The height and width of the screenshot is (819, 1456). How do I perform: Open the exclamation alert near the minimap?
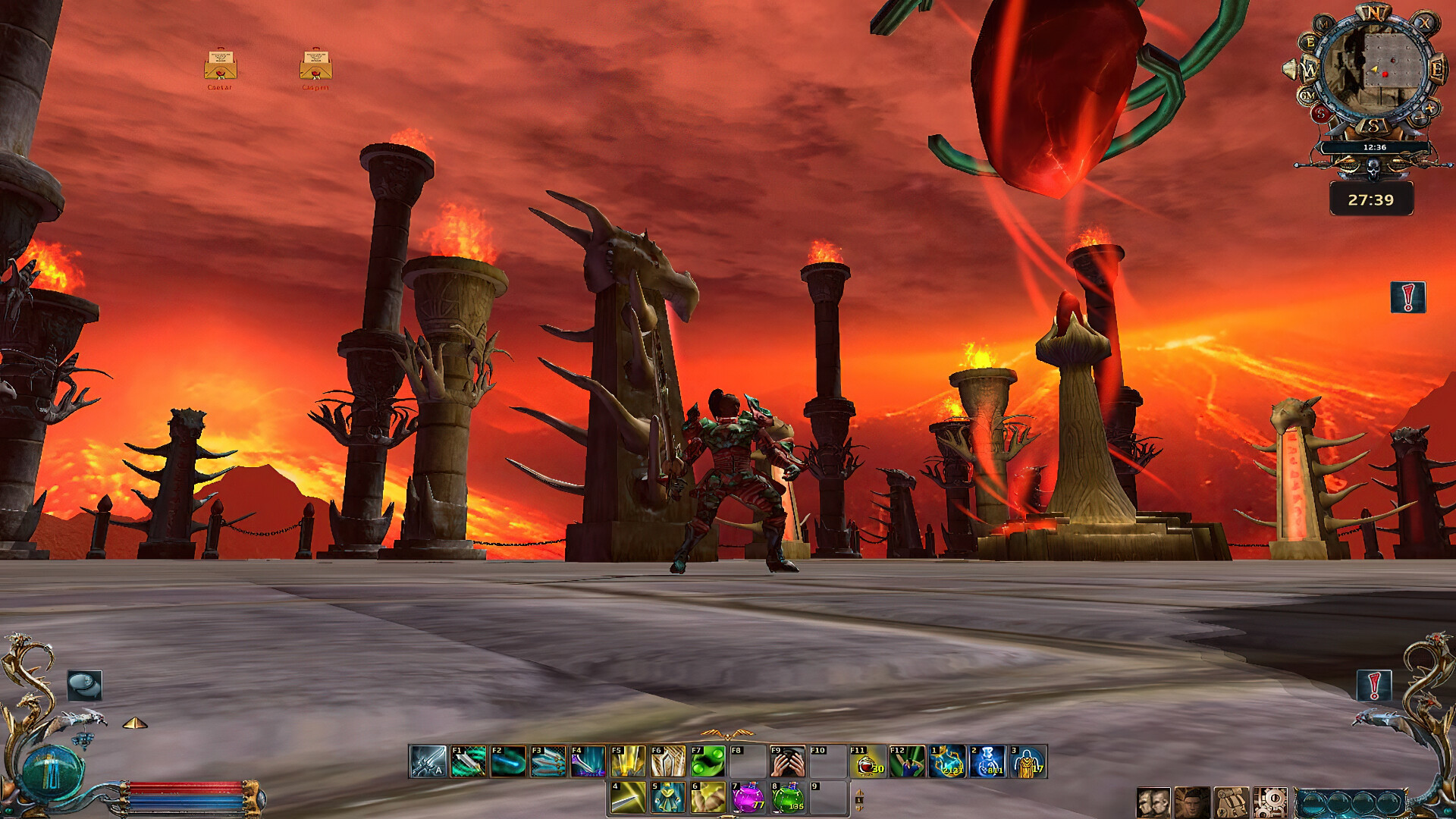coord(1407,297)
